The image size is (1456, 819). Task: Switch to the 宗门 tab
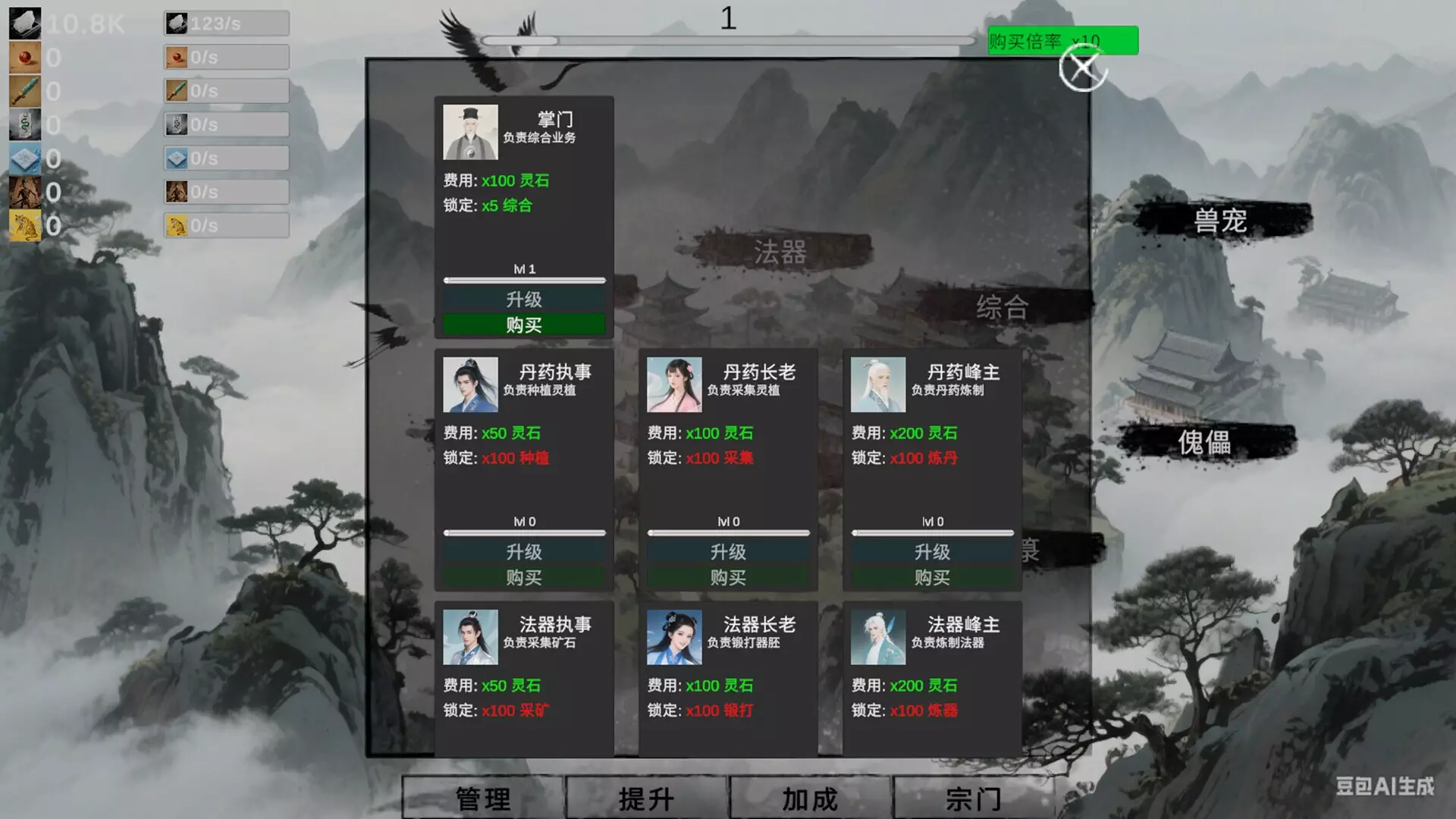point(973,799)
